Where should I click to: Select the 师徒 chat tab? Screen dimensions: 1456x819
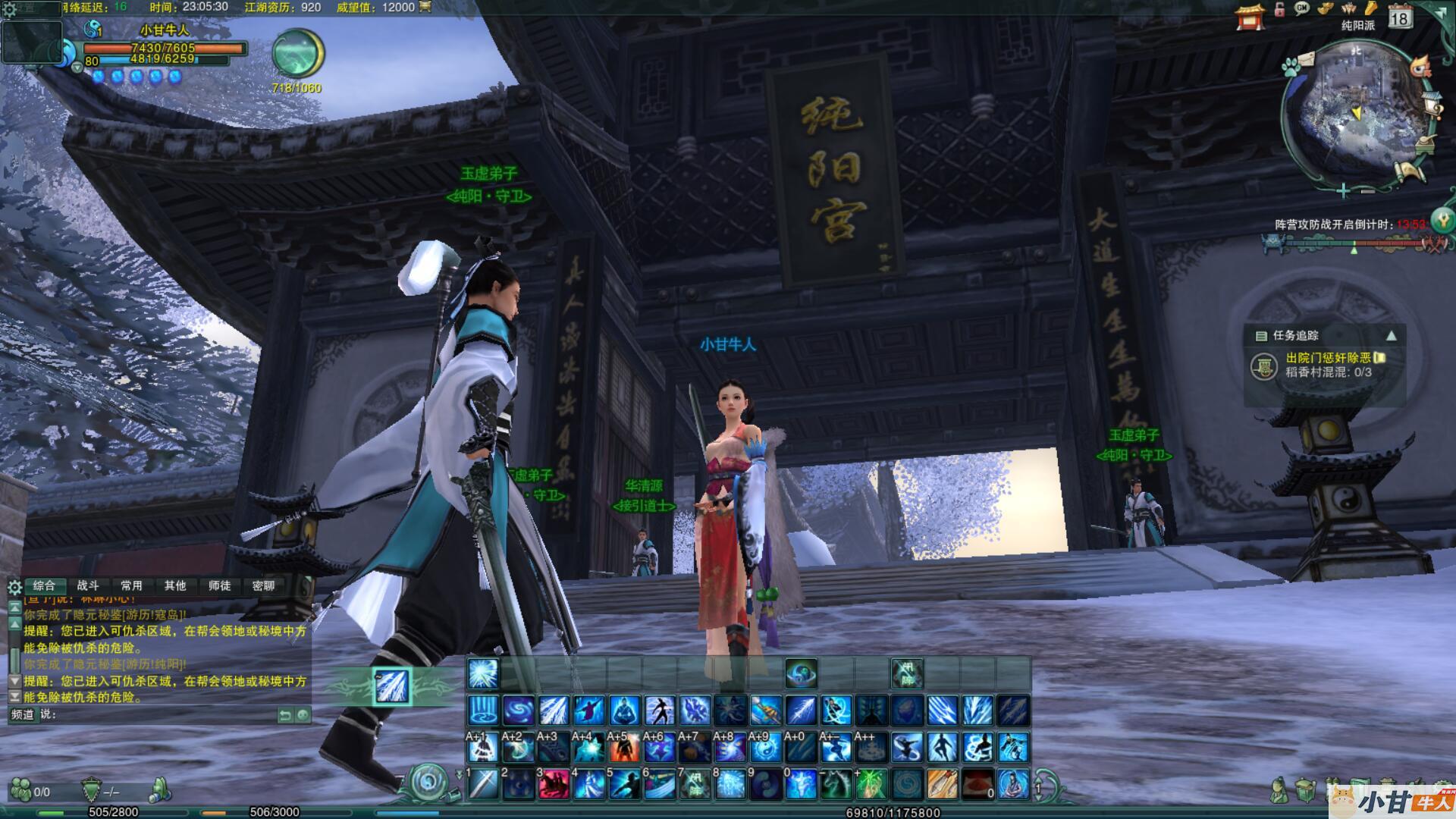tap(219, 585)
